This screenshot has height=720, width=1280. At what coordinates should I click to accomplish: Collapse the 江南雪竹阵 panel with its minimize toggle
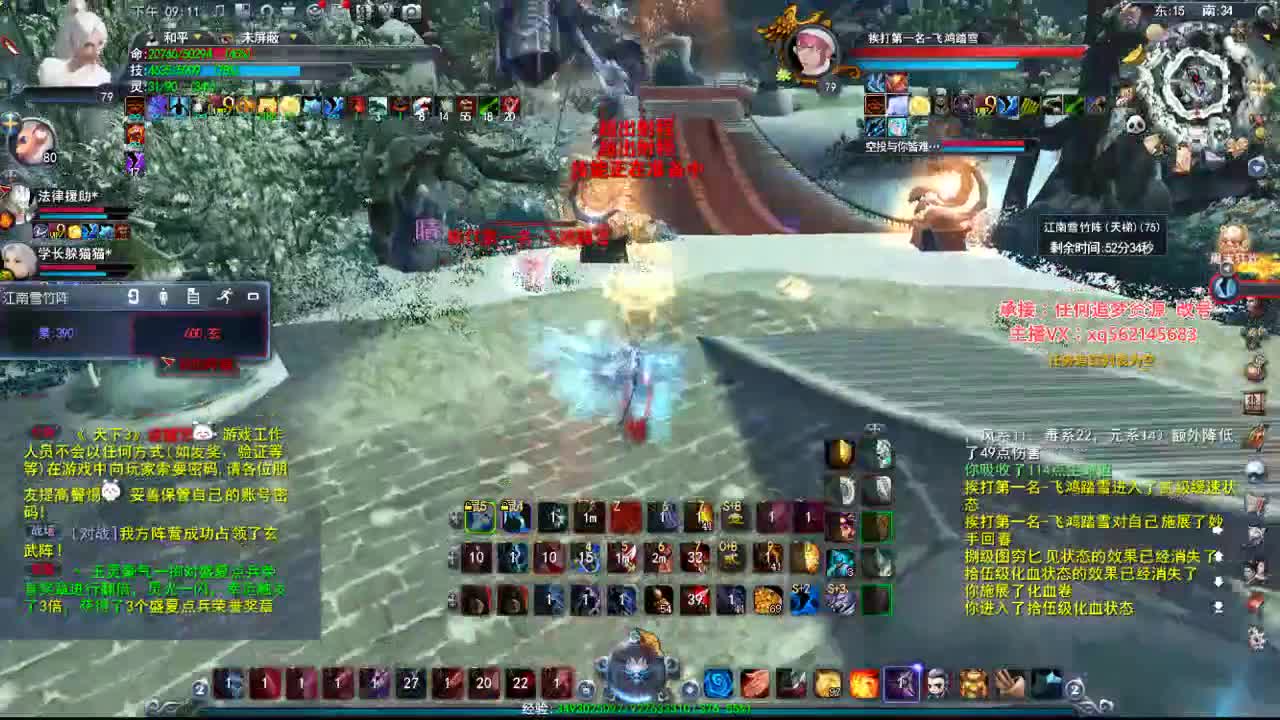pos(255,296)
